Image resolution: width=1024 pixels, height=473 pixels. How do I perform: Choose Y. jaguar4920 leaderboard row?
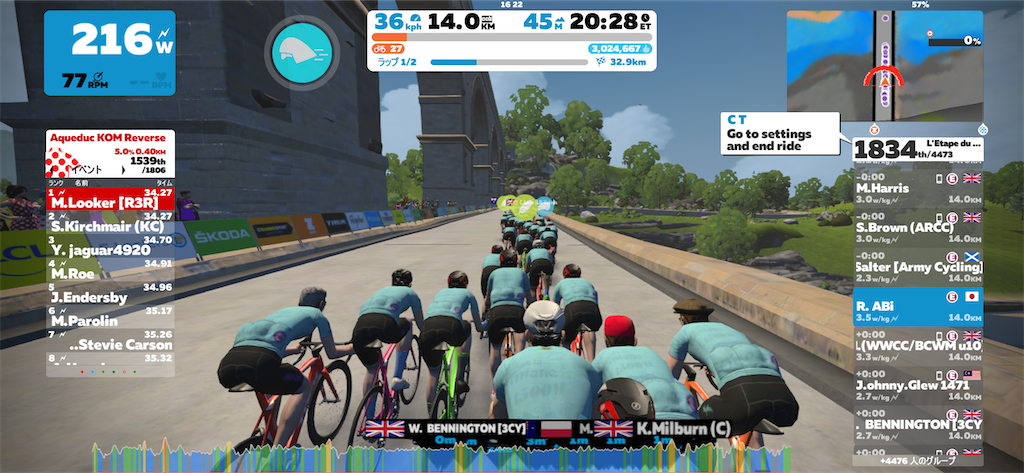click(110, 249)
